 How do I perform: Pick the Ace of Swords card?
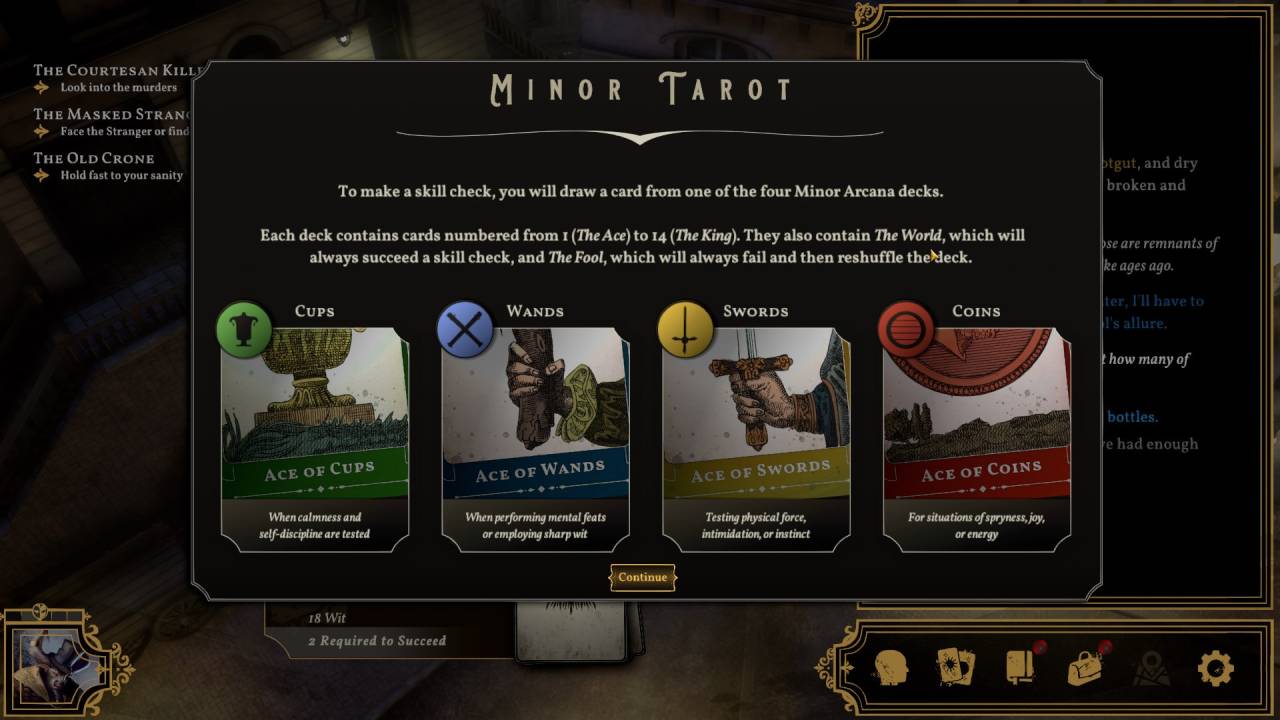coord(756,430)
